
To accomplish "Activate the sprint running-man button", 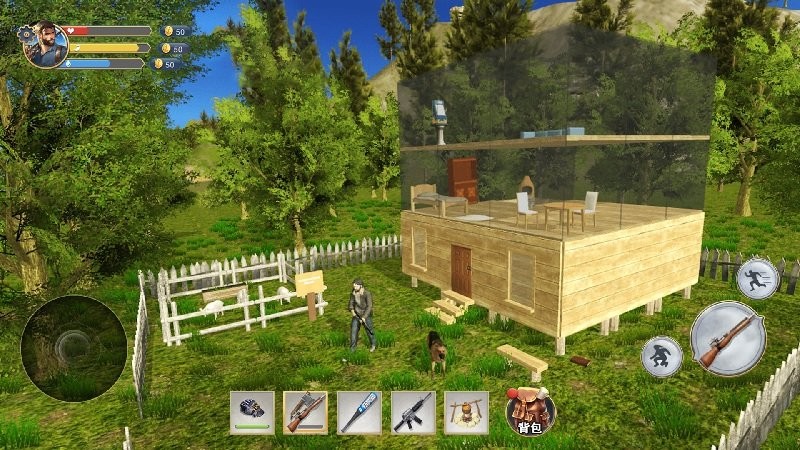I will click(x=757, y=278).
